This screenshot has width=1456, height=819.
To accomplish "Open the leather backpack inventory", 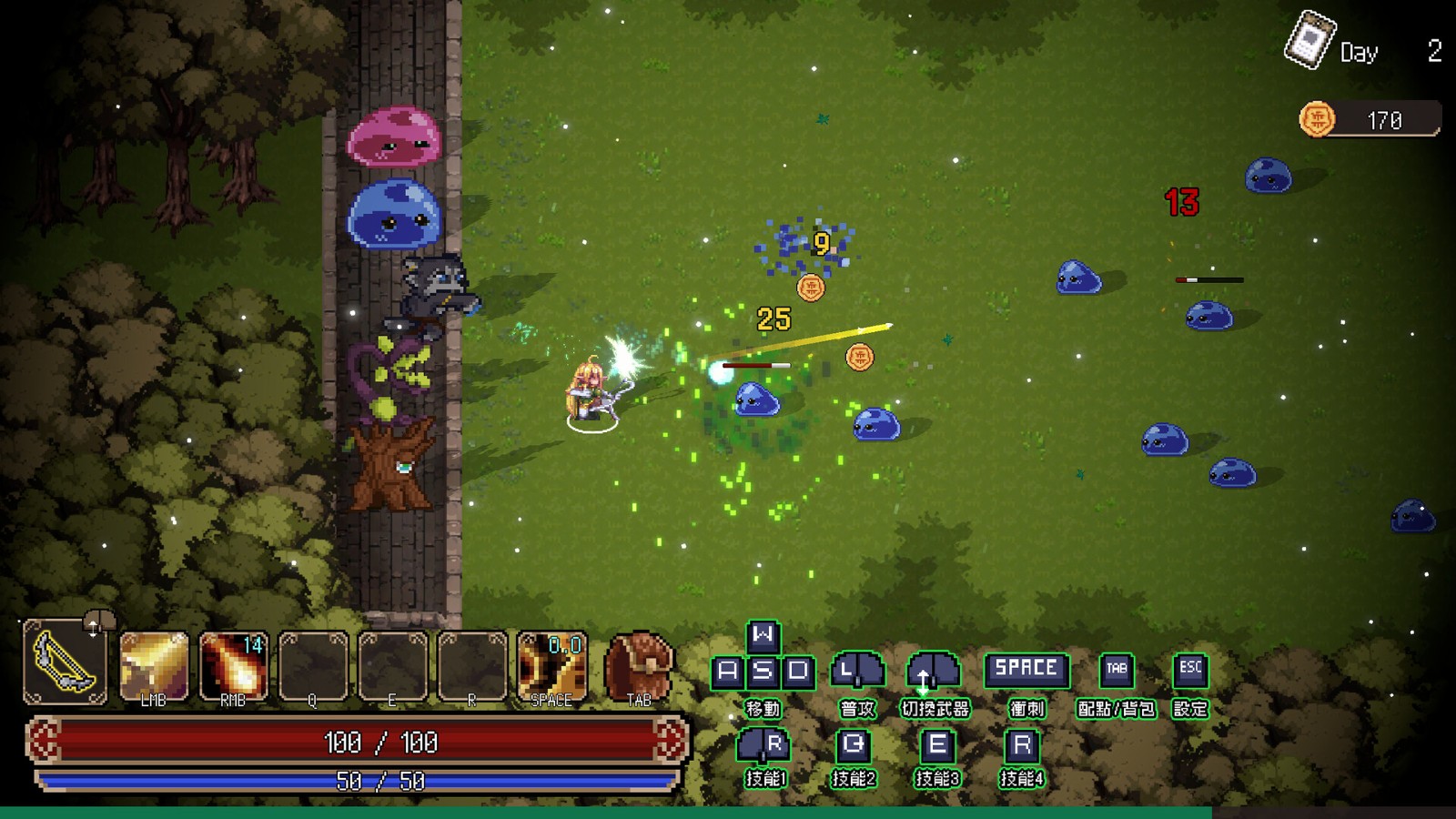I will coord(639,664).
